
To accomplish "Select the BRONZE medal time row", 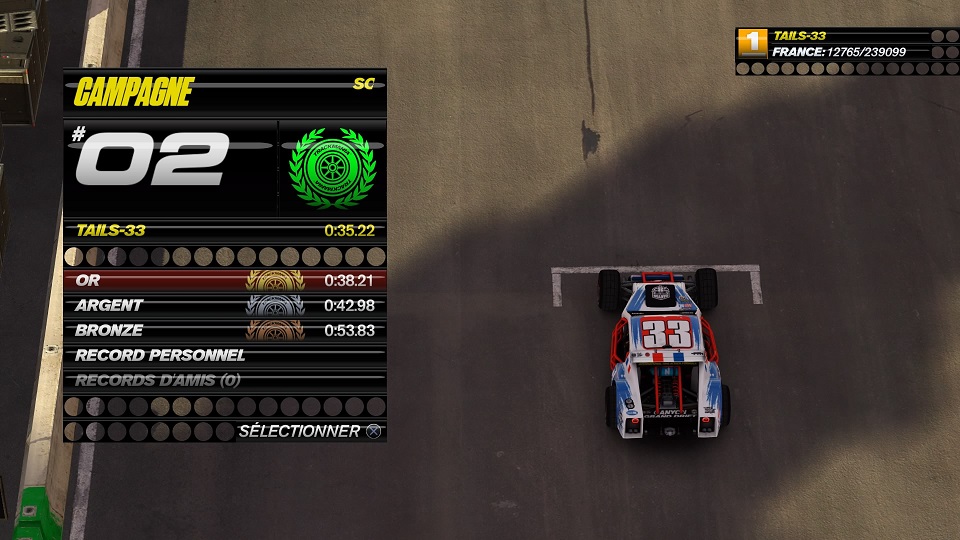I will click(x=224, y=330).
